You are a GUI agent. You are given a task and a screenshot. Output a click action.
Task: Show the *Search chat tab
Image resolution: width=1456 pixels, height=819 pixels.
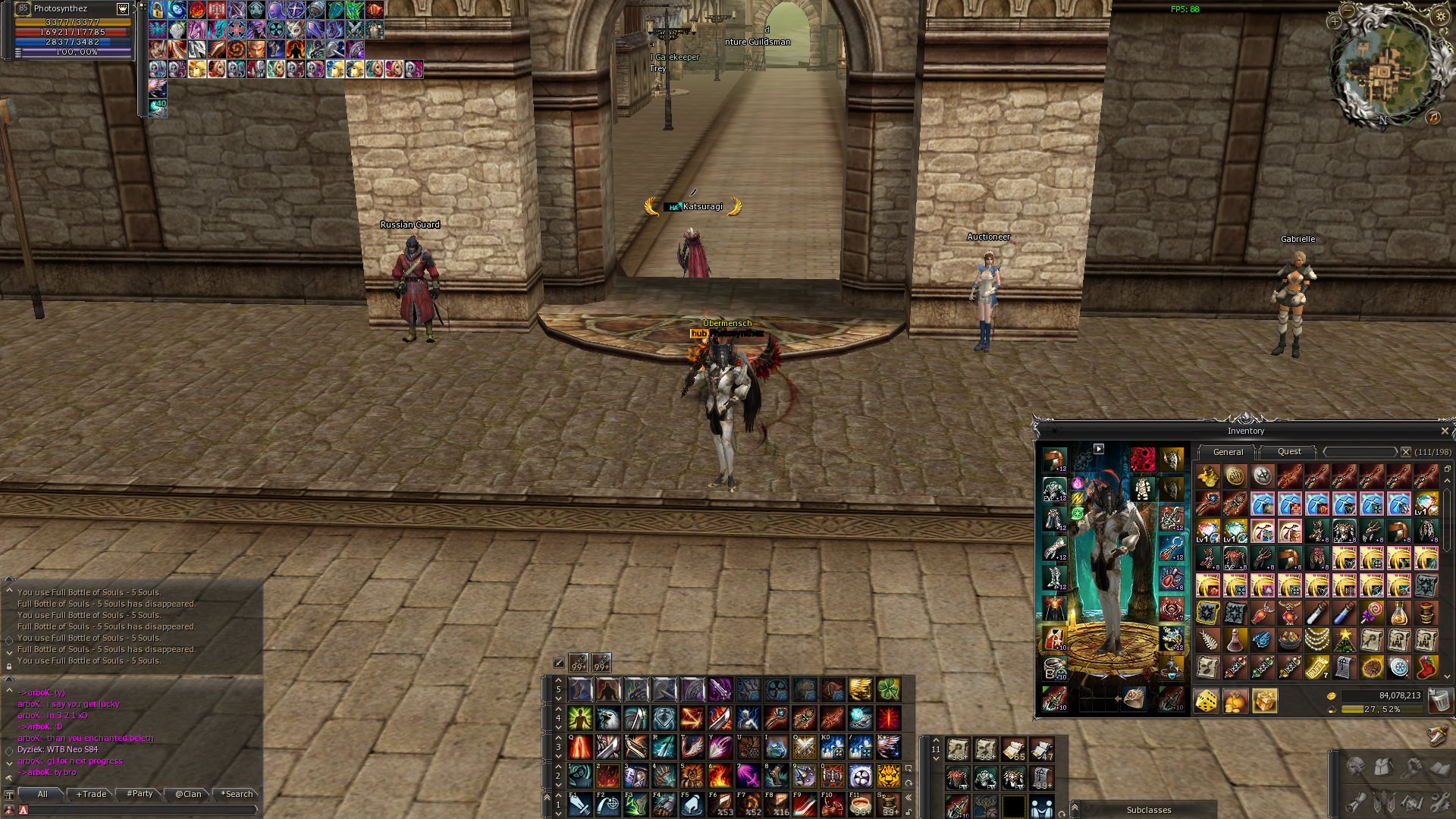pos(237,794)
